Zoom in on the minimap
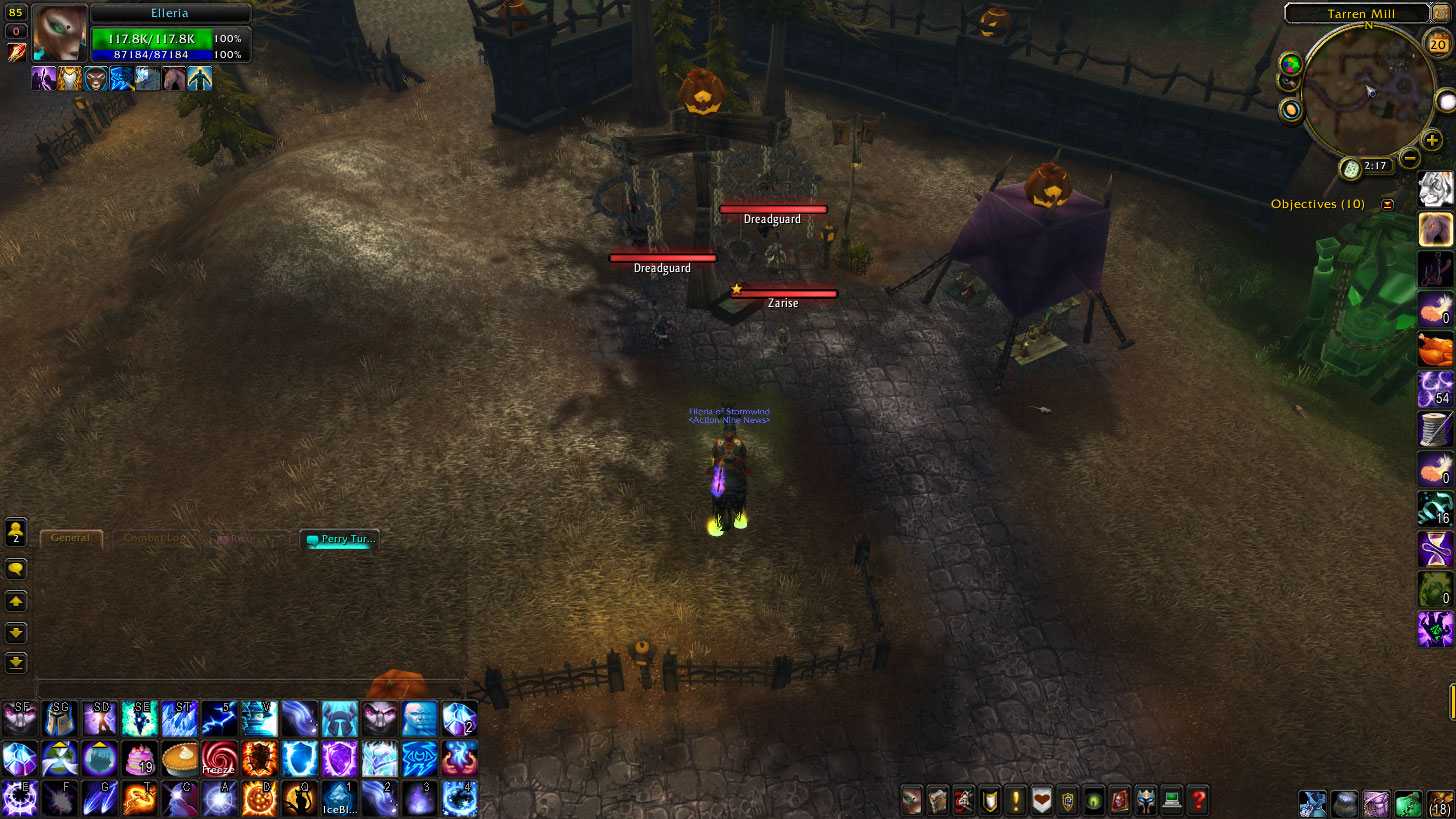Screen dimensions: 1456x819 [x=1432, y=141]
